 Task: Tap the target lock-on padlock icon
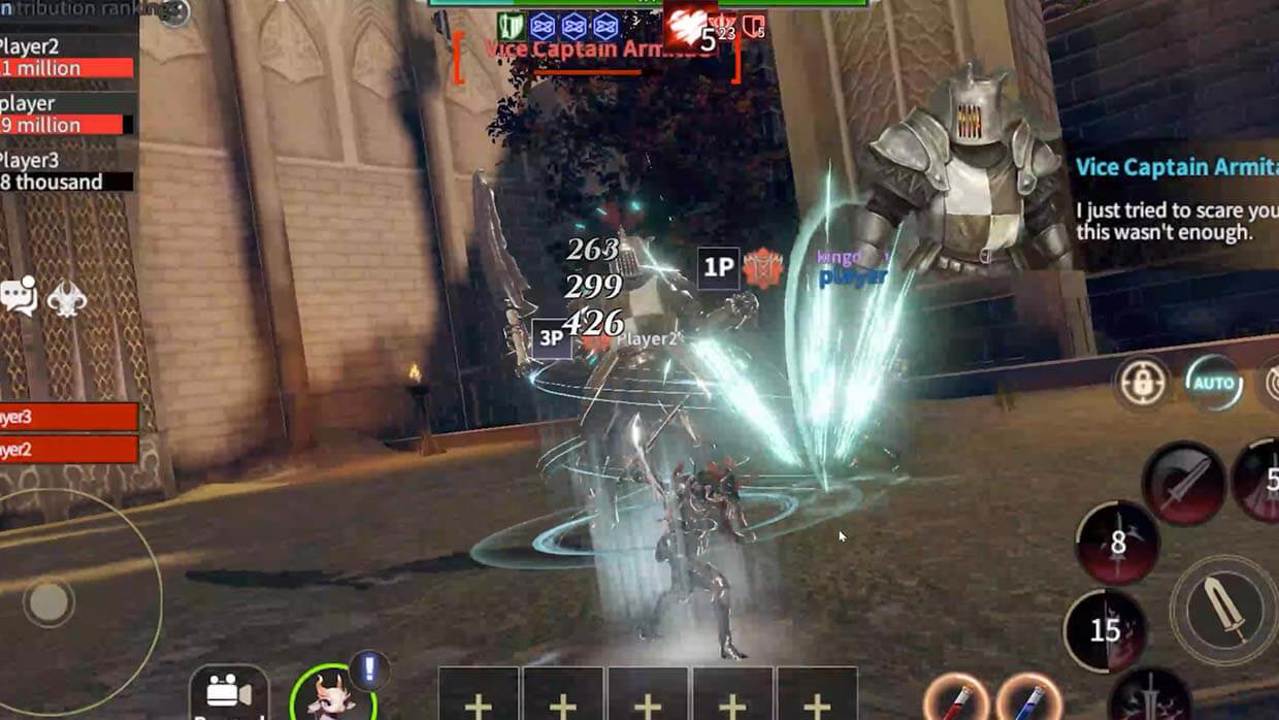[1142, 383]
